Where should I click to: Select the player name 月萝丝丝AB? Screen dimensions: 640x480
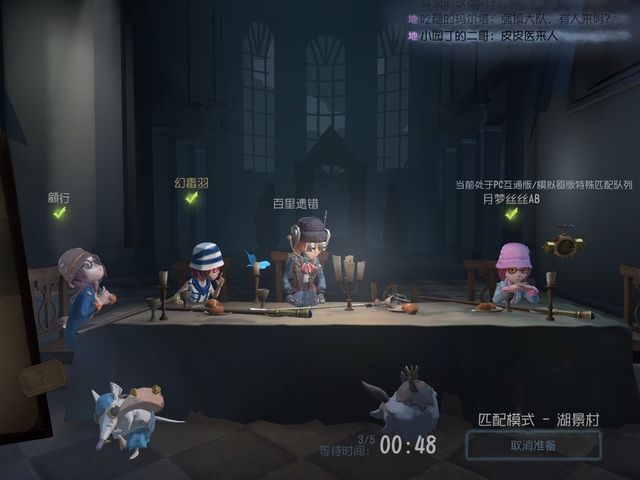[x=510, y=199]
